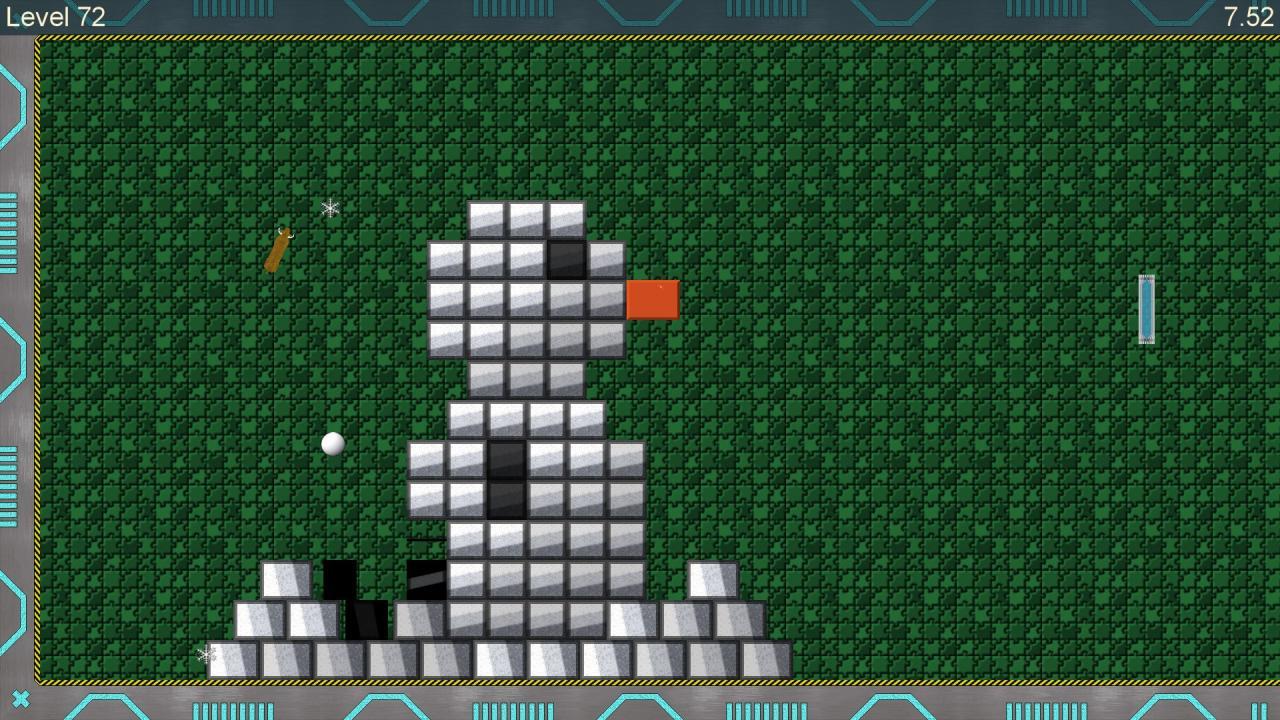Viewport: 1280px width, 720px height.
Task: Click the Level 72 label
Action: tap(55, 16)
